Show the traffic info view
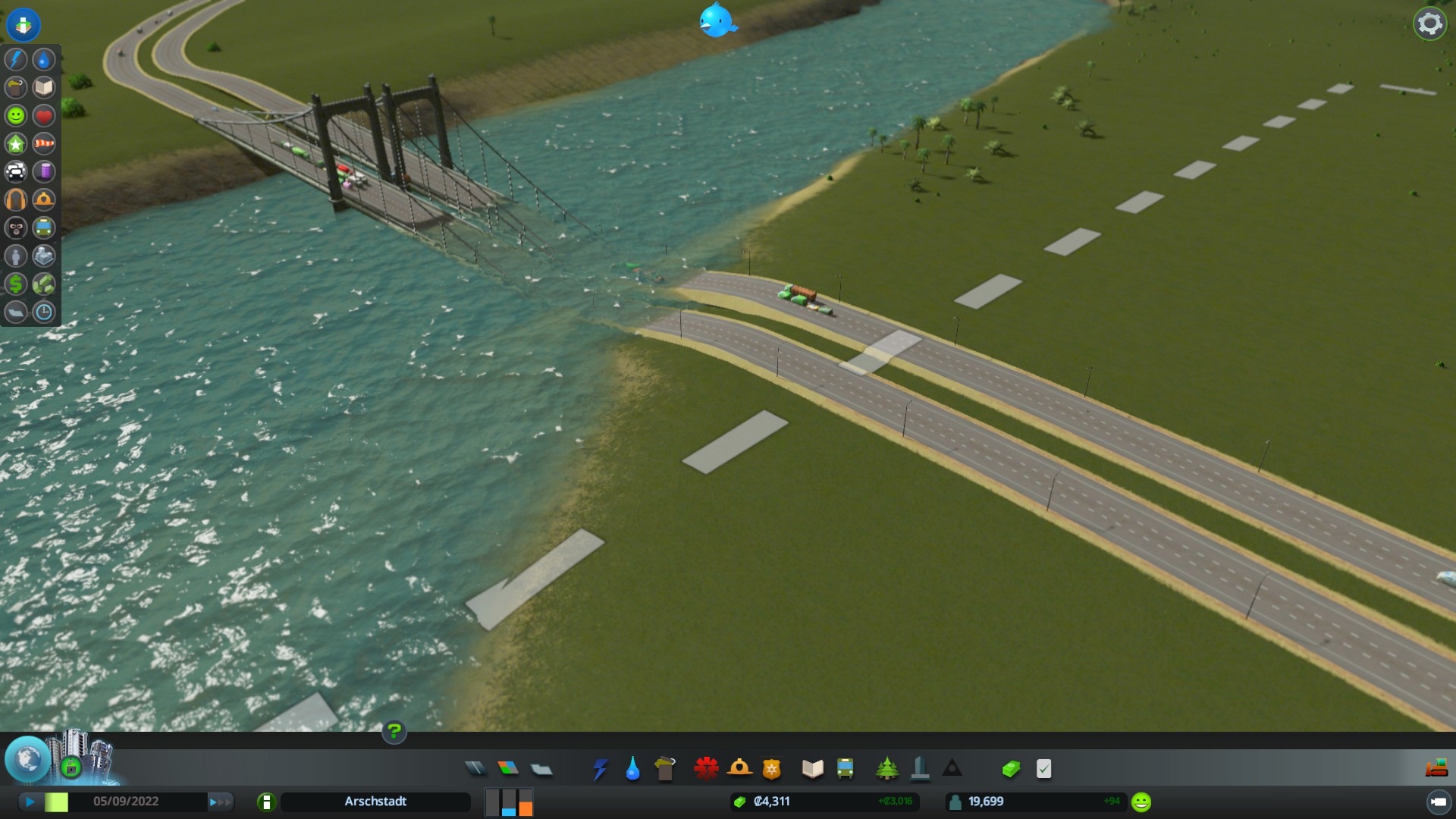 click(16, 171)
